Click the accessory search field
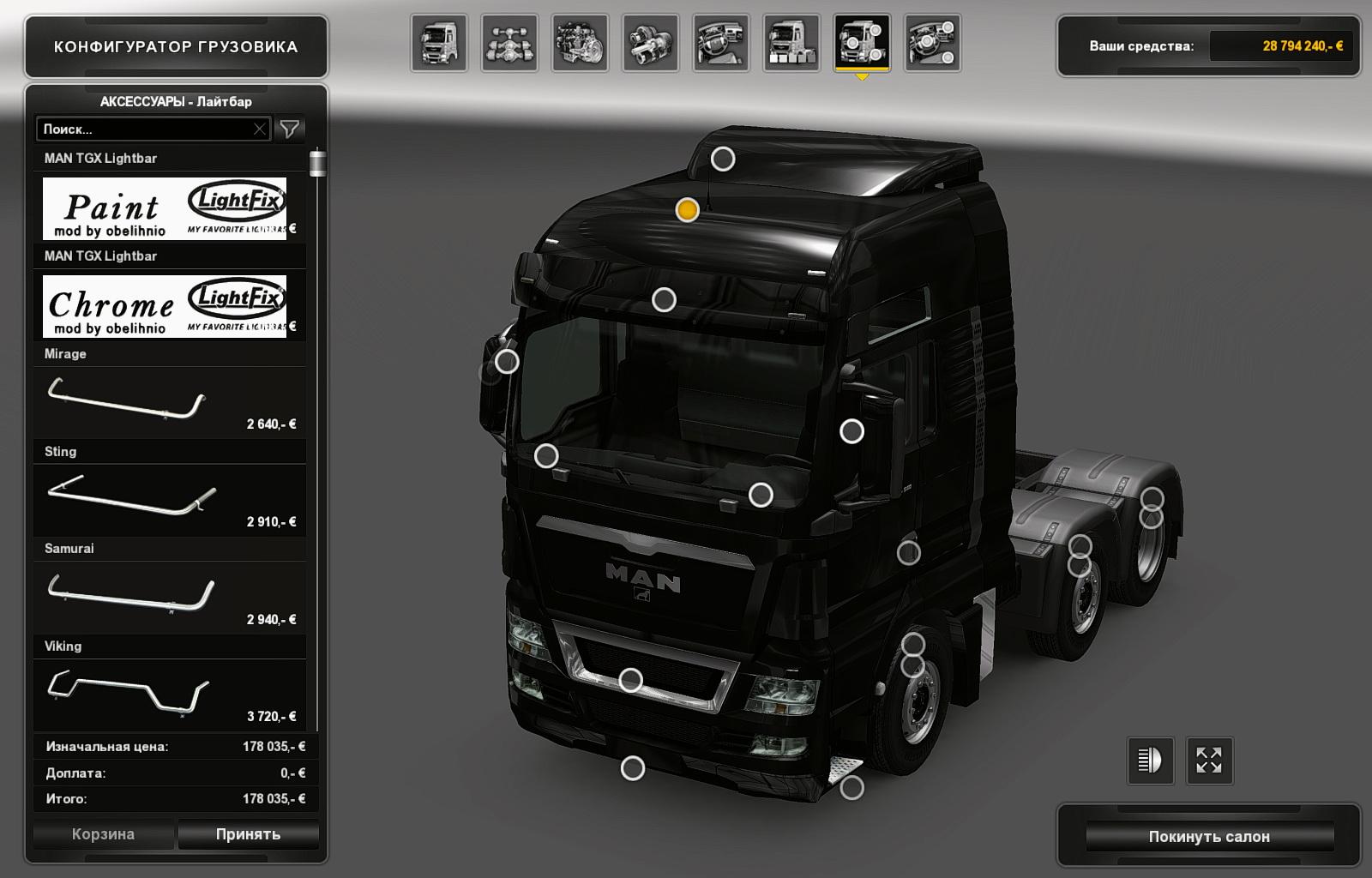This screenshot has width=1372, height=878. [x=144, y=129]
